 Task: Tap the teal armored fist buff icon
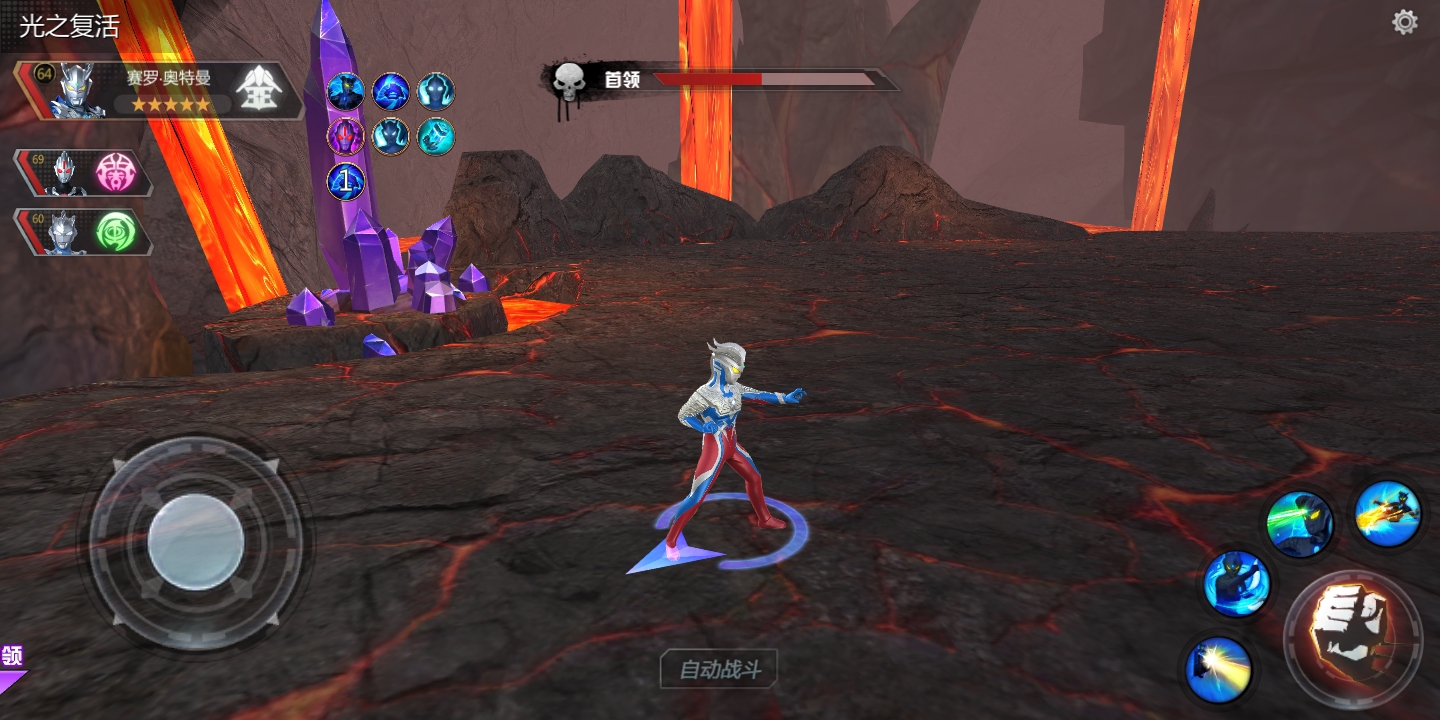click(x=436, y=136)
